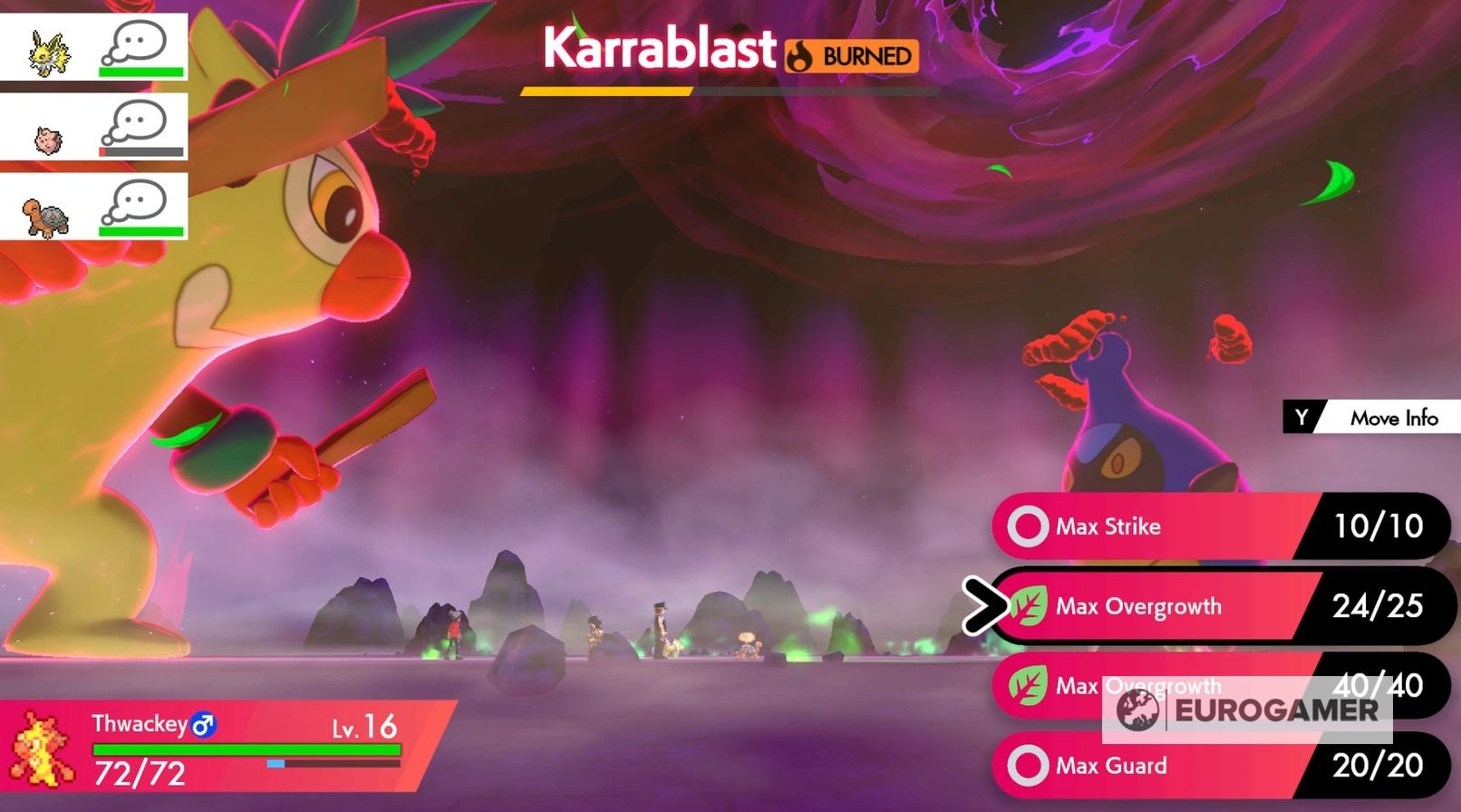This screenshot has width=1461, height=812.
Task: Click the flame icon in the BURNED badge
Action: (x=801, y=55)
